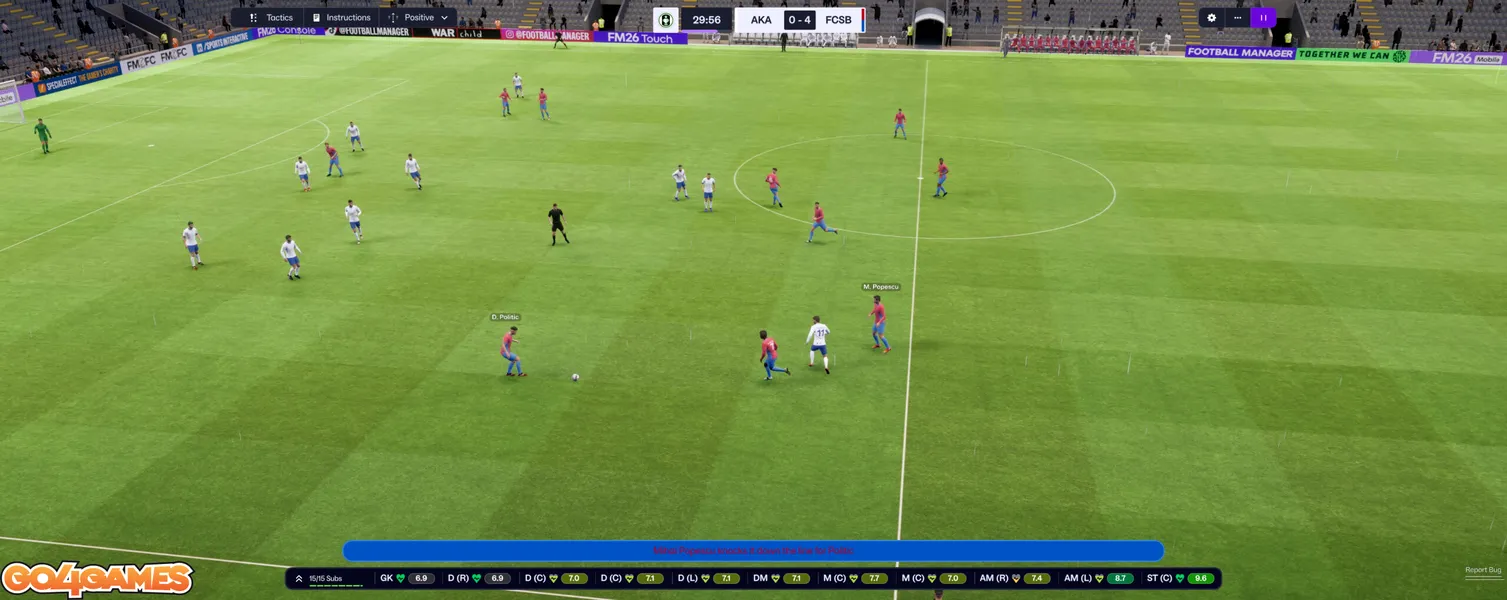Open the Tactics panel
Viewport: 1507px width, 600px height.
271,18
